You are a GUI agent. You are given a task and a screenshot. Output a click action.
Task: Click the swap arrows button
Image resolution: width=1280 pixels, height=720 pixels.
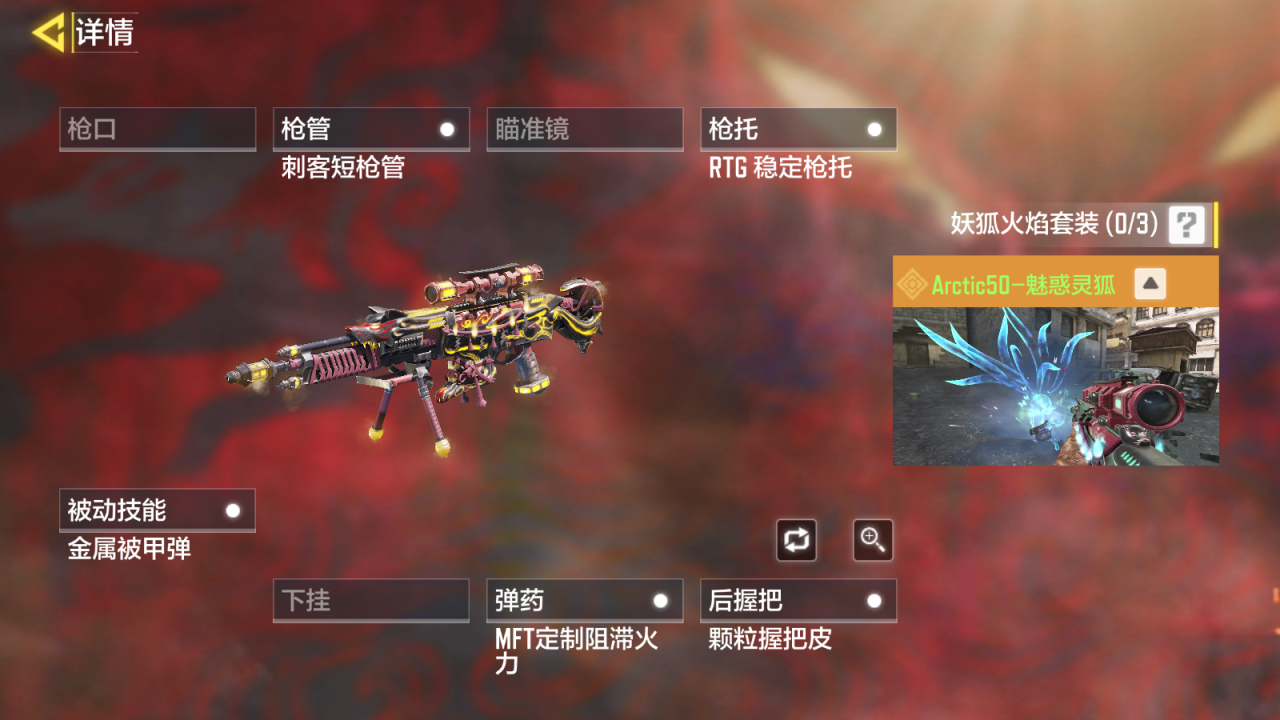pos(796,540)
